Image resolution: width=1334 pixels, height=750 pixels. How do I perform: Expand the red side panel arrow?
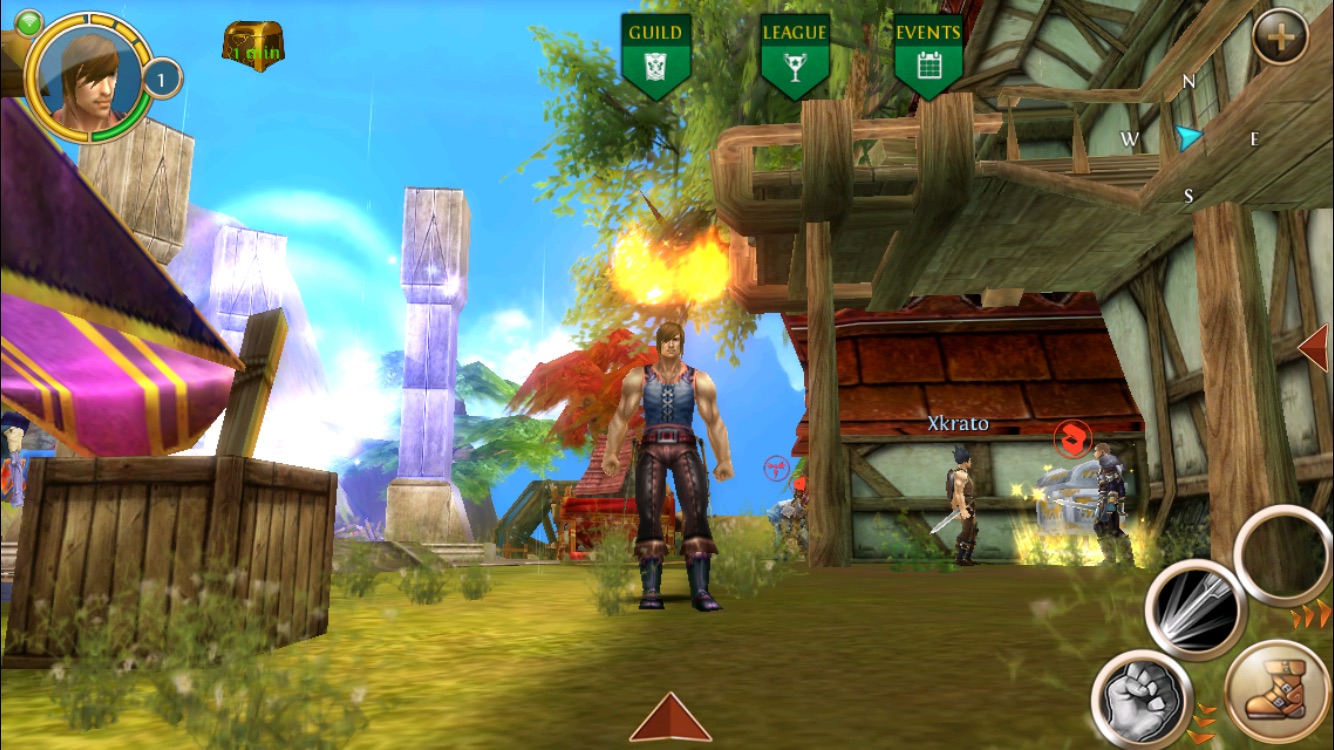(1314, 348)
